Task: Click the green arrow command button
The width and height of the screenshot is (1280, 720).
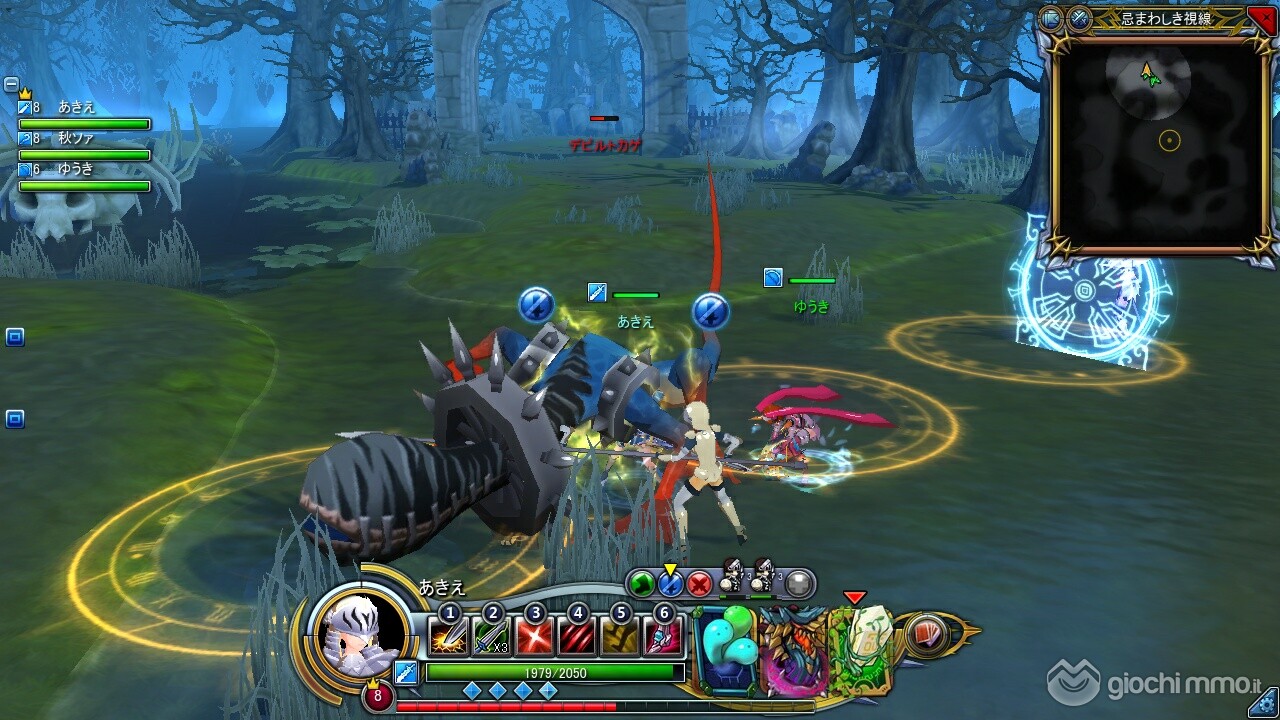Action: [641, 583]
